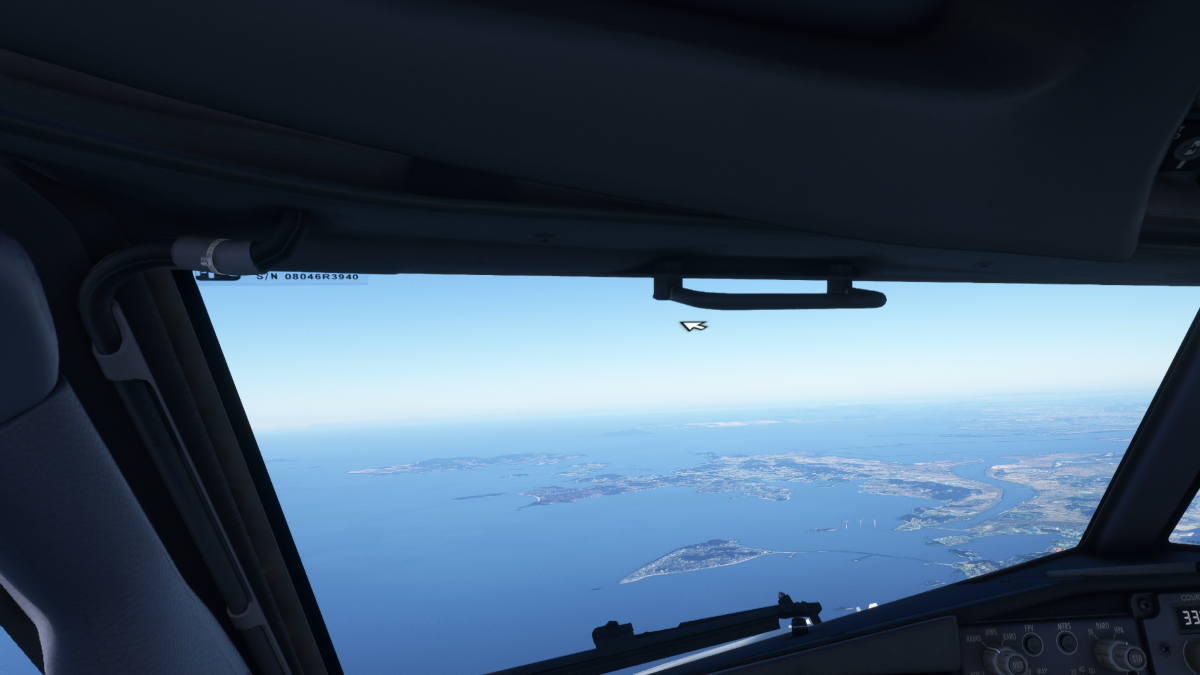The width and height of the screenshot is (1200, 675).
Task: Push the FPV button on the EFIS panel
Action: 1032,645
